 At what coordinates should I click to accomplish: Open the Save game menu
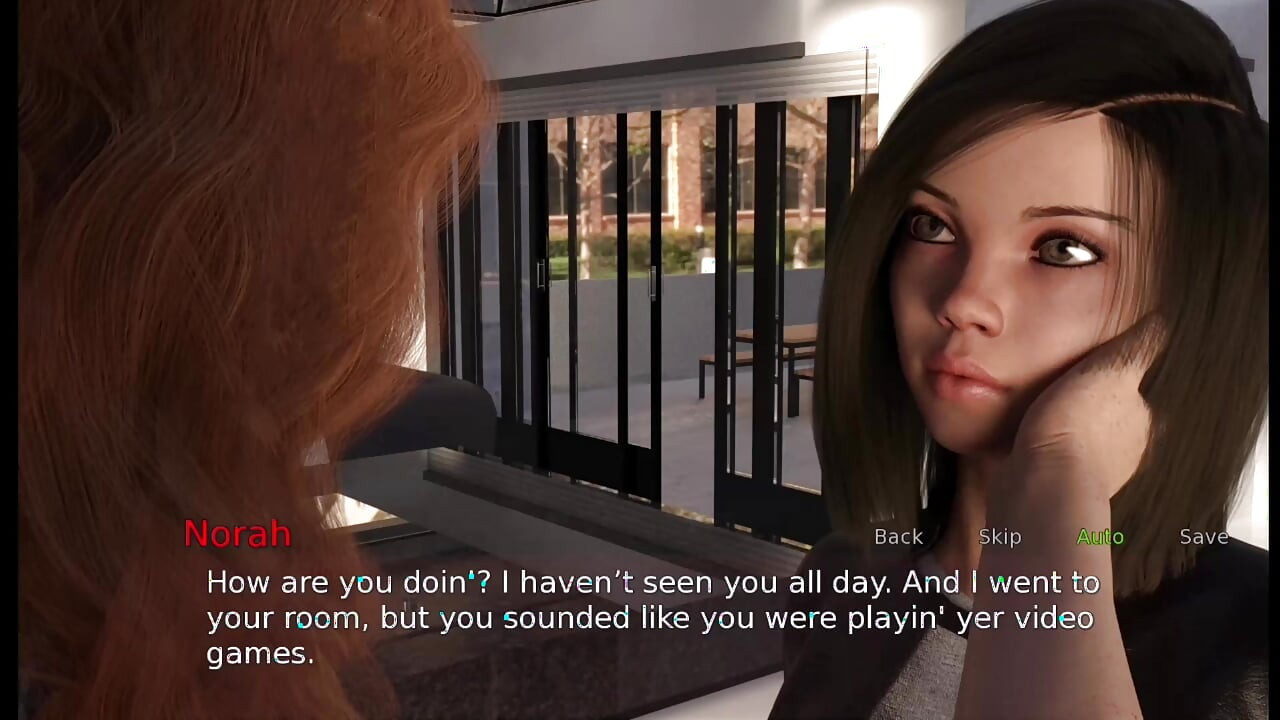coord(1203,537)
